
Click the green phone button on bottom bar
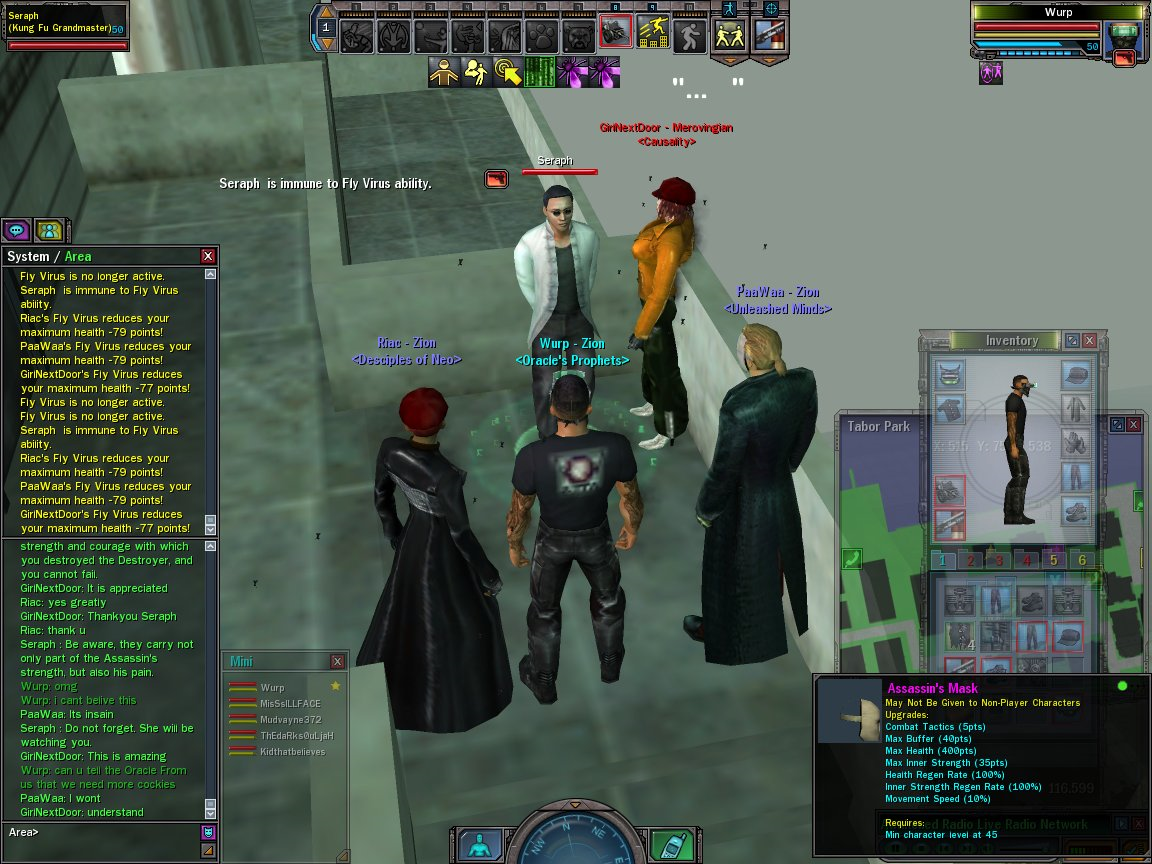671,845
